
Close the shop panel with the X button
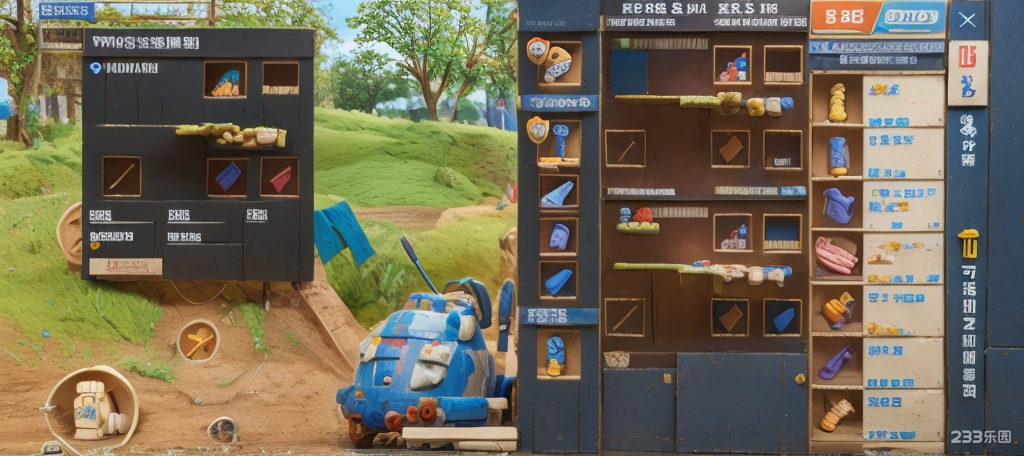966,19
